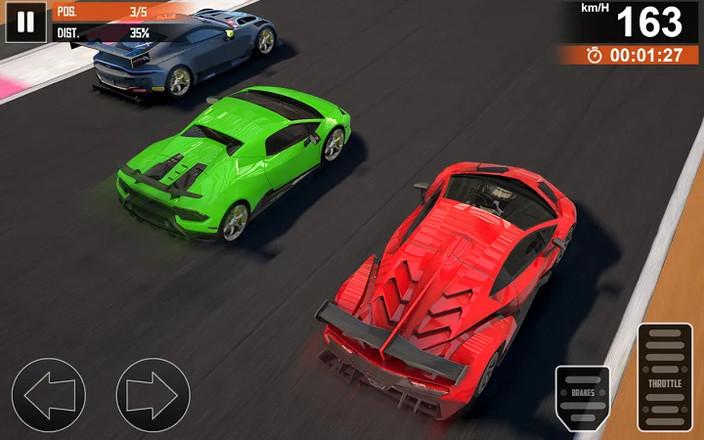
Task: Pause the race with the pause button
Action: (26, 22)
